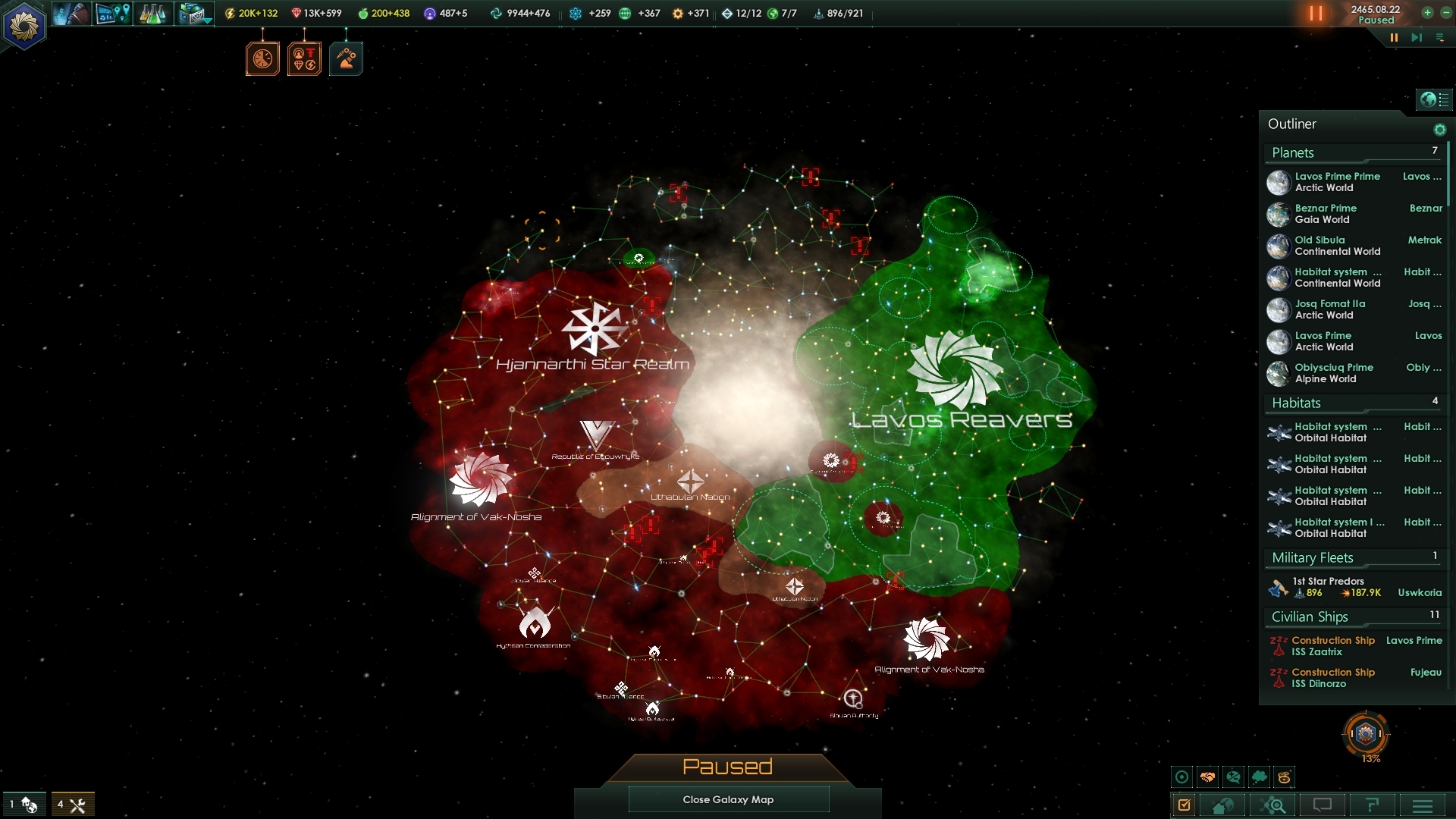Screen dimensions: 1456x819
Task: Open the orange checkbox situation log
Action: (1185, 805)
